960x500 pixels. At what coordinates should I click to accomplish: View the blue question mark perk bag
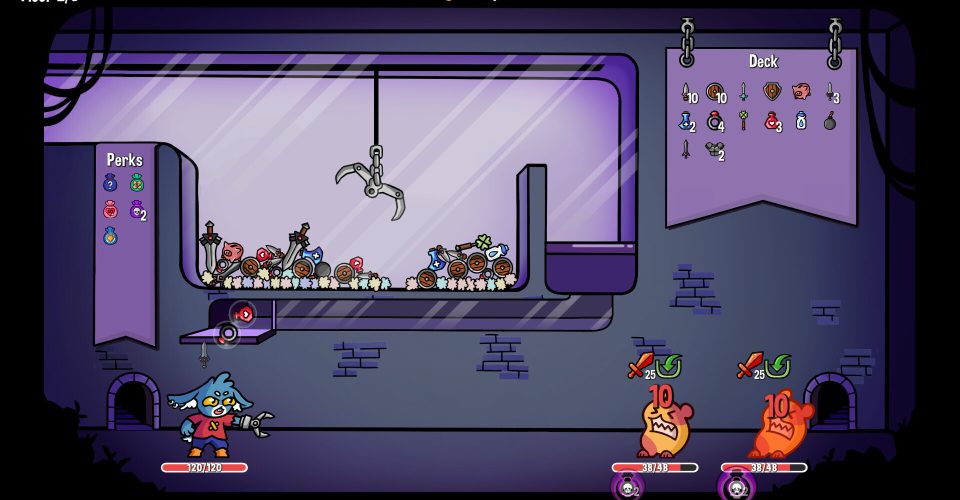click(111, 183)
